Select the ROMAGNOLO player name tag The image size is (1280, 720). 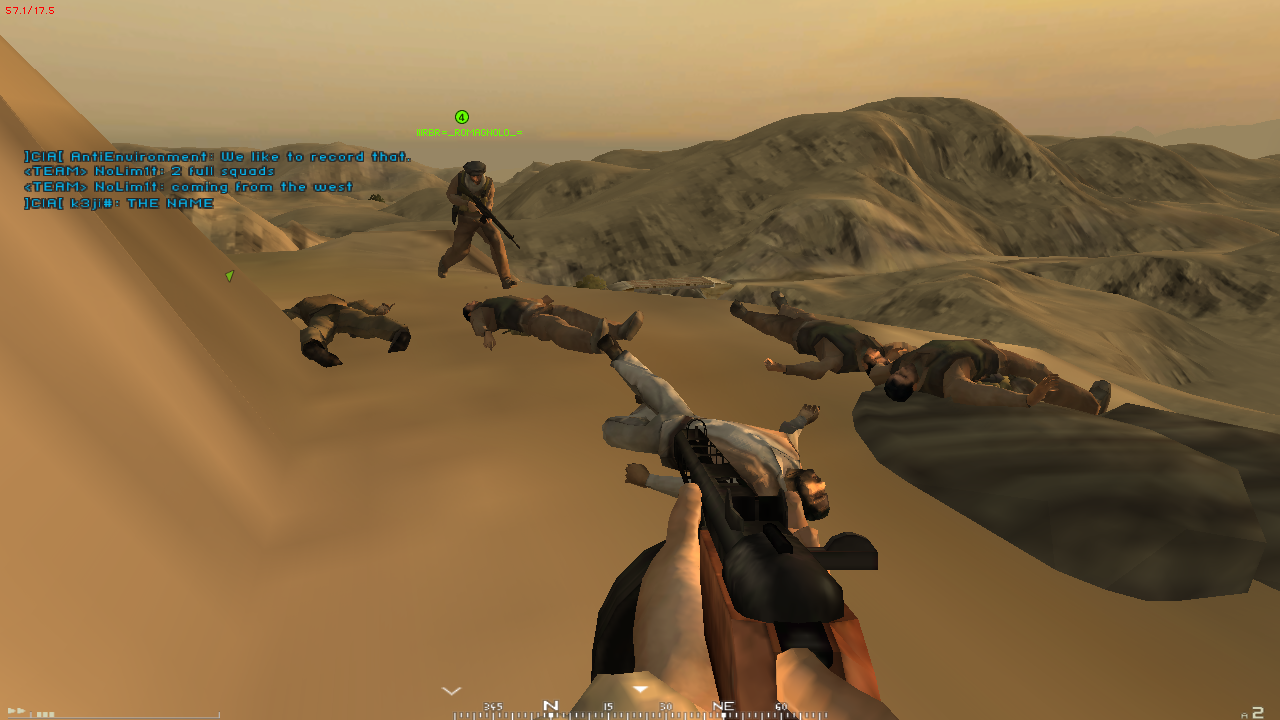469,132
